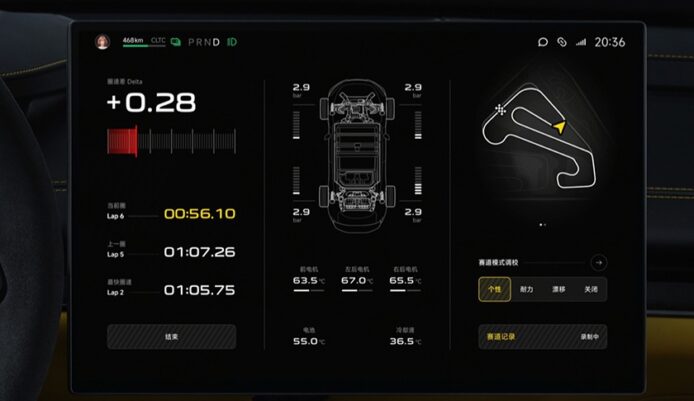Select the Lap 5 previous lap row
The height and width of the screenshot is (401, 694).
pos(171,252)
